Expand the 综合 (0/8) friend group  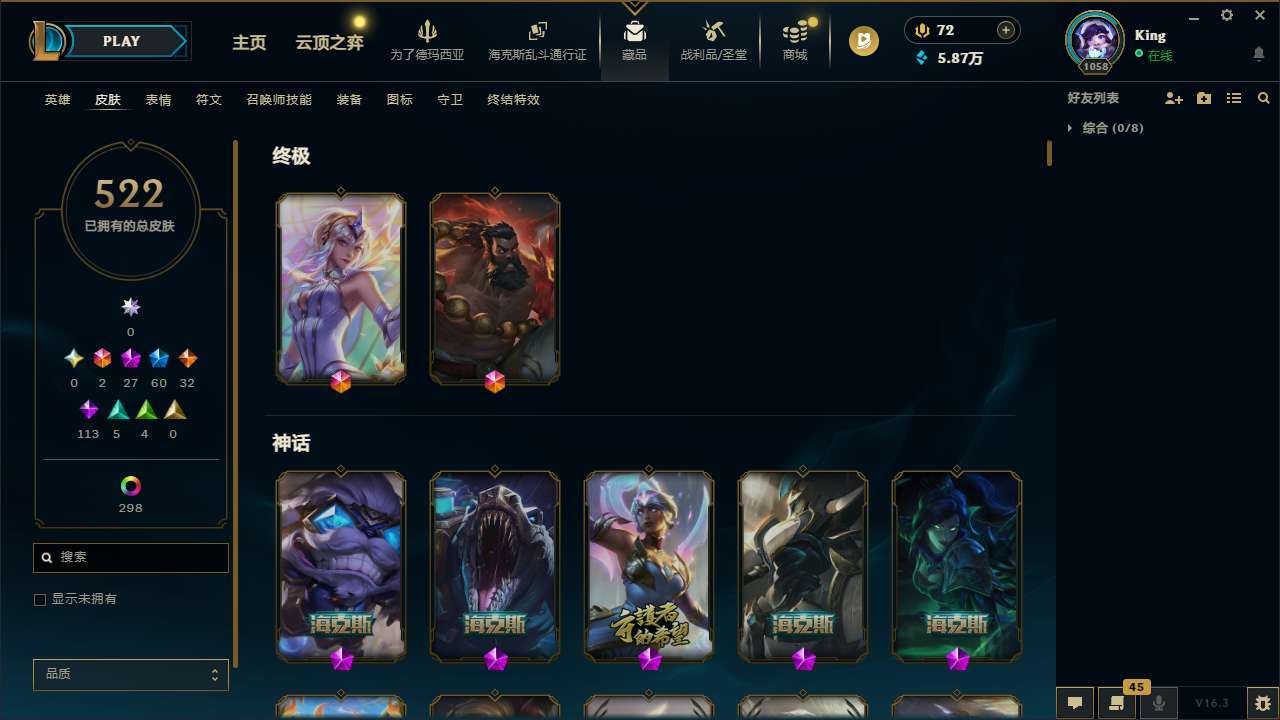click(x=1072, y=128)
